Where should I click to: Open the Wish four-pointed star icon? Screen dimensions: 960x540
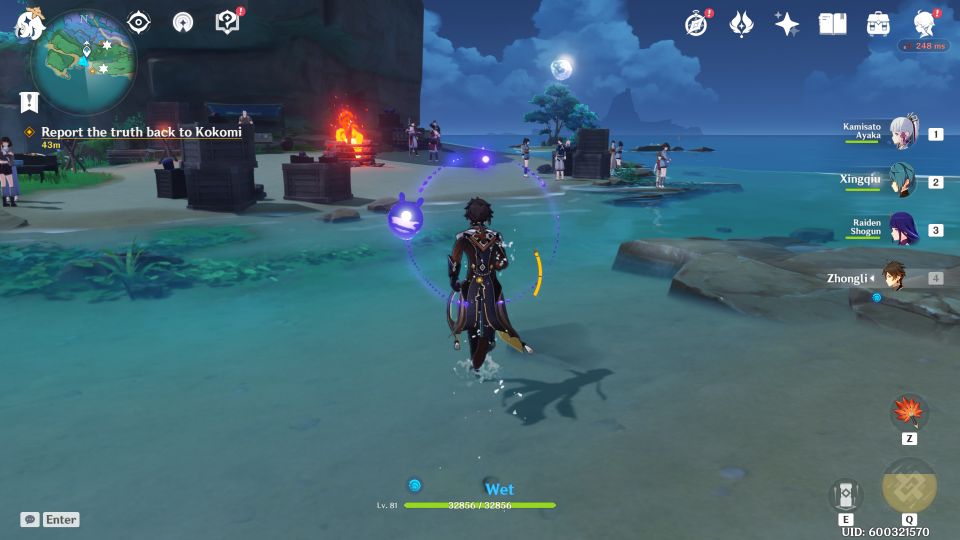[x=787, y=24]
